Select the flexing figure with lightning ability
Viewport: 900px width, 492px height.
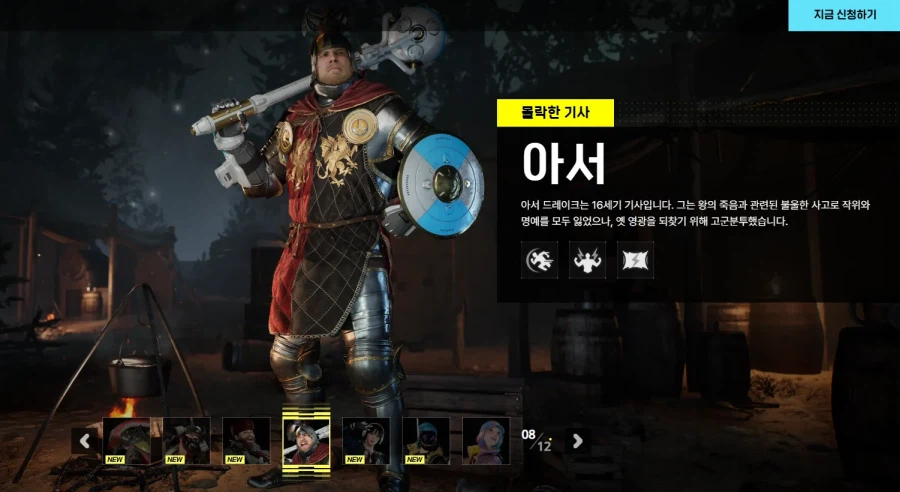click(587, 260)
